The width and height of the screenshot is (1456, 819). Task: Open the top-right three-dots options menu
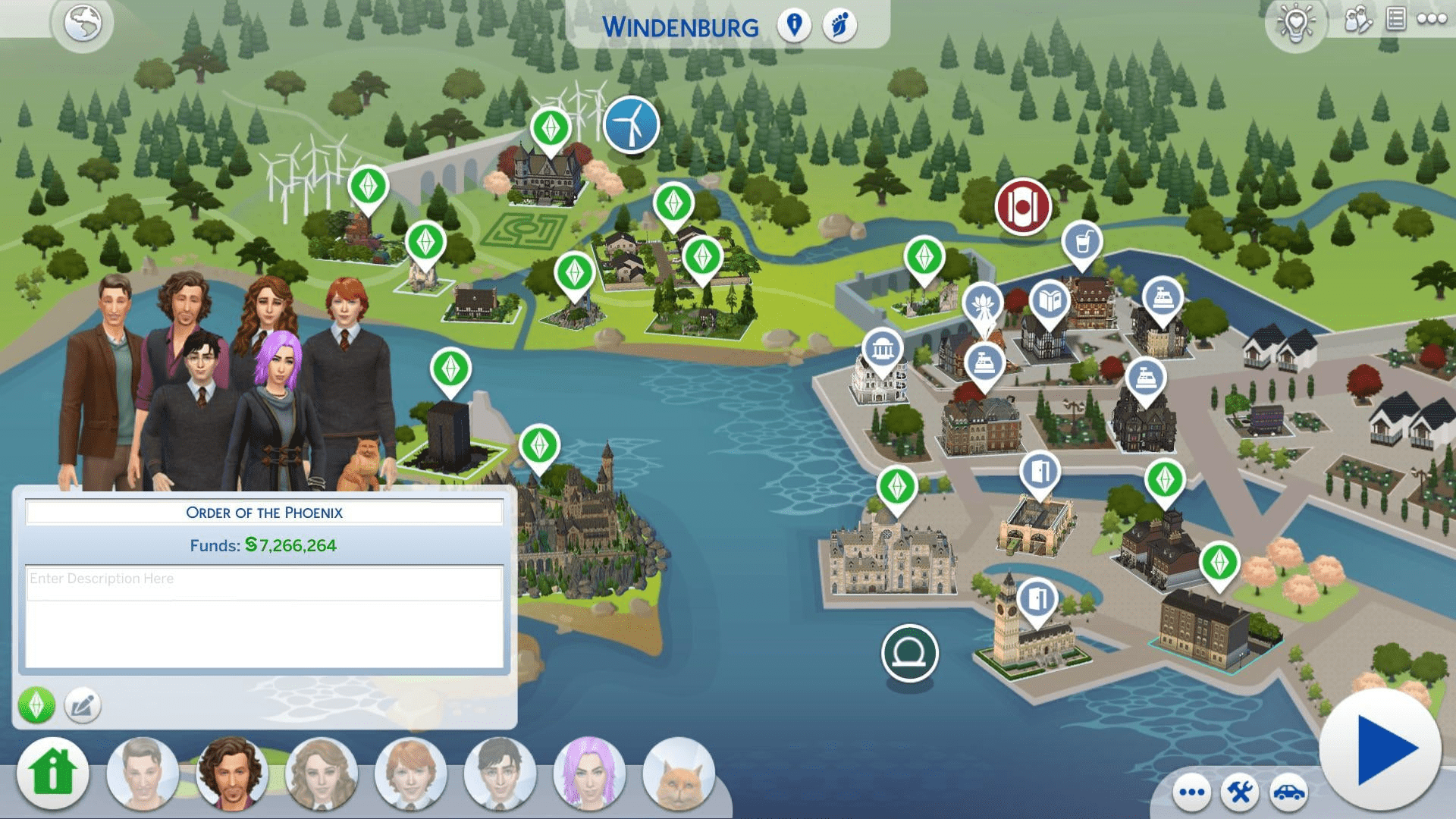tap(1432, 19)
